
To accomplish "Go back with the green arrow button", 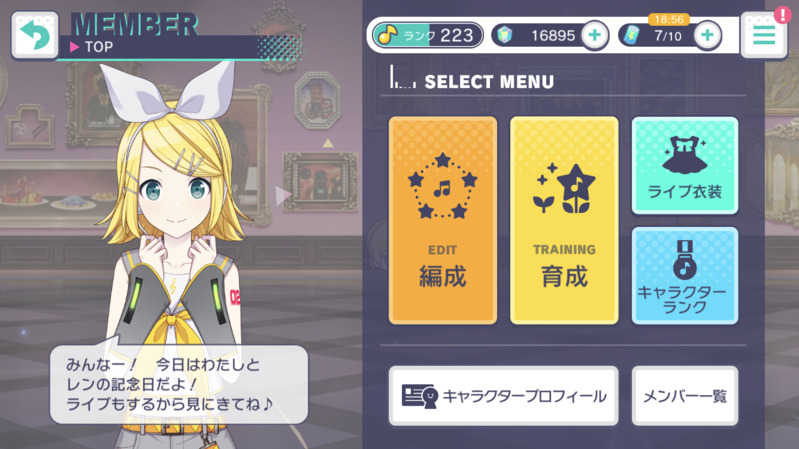I will point(34,36).
